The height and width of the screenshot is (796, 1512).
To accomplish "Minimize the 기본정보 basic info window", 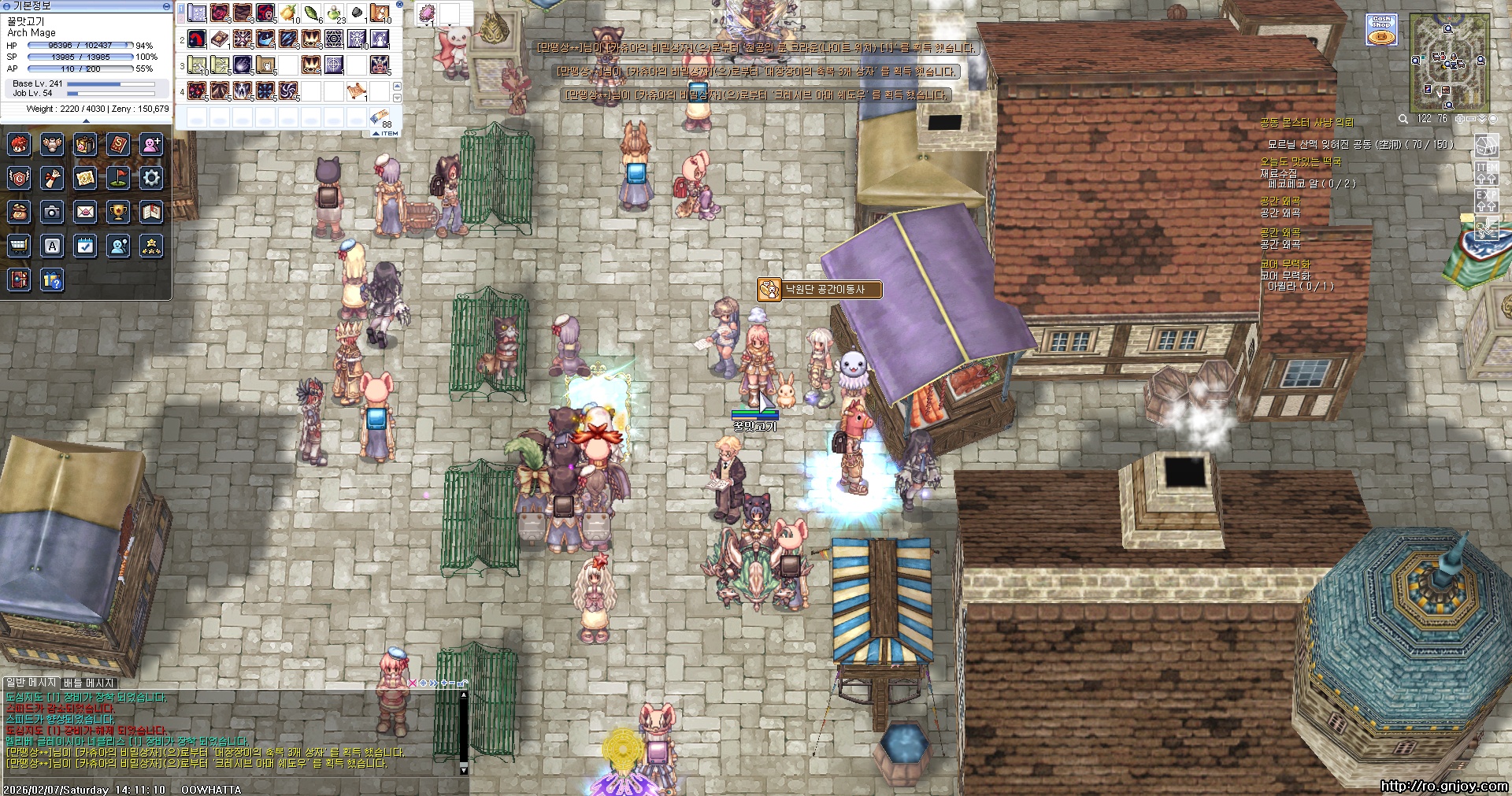I will pyautogui.click(x=166, y=6).
